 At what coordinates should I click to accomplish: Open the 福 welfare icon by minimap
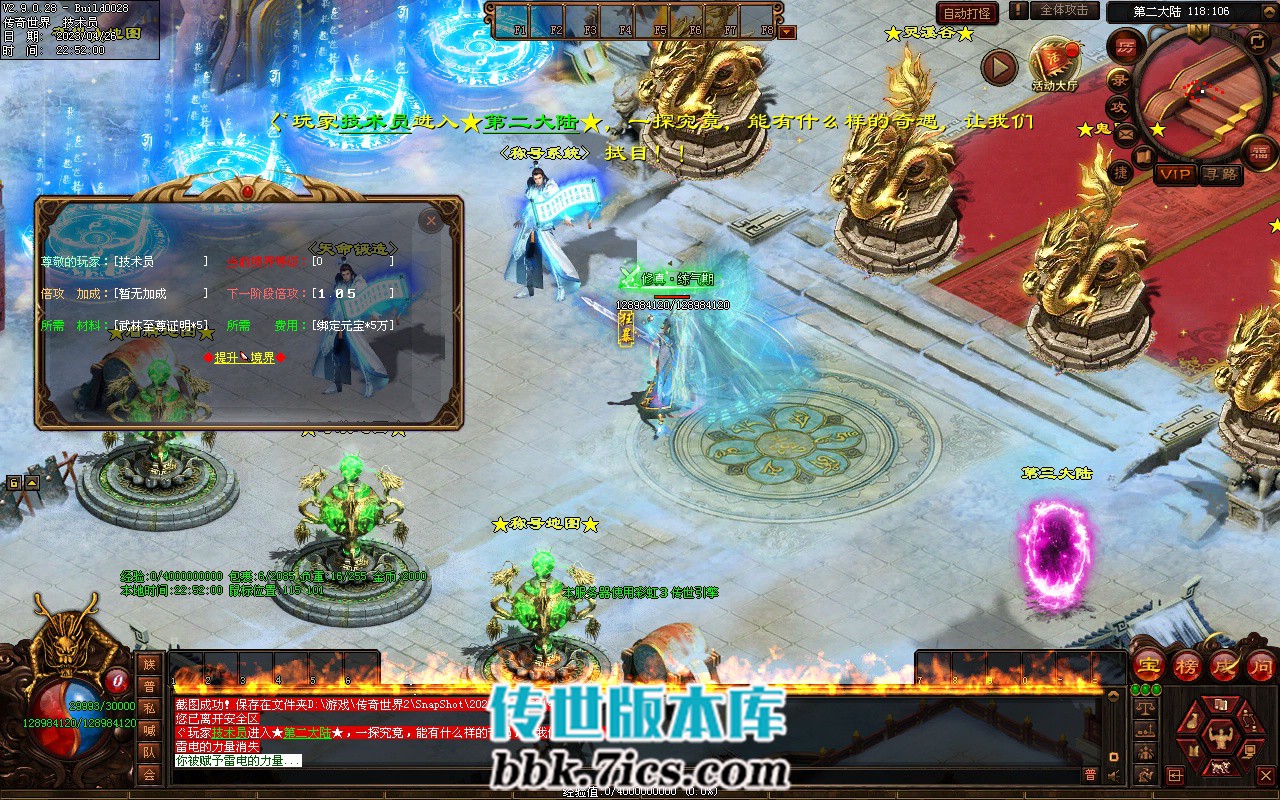1259,153
